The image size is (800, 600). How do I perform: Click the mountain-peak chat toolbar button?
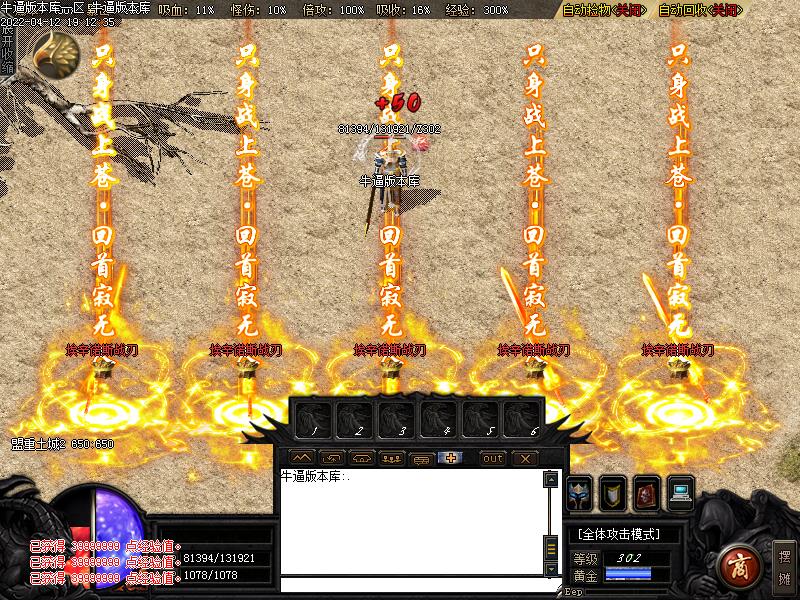coord(301,458)
